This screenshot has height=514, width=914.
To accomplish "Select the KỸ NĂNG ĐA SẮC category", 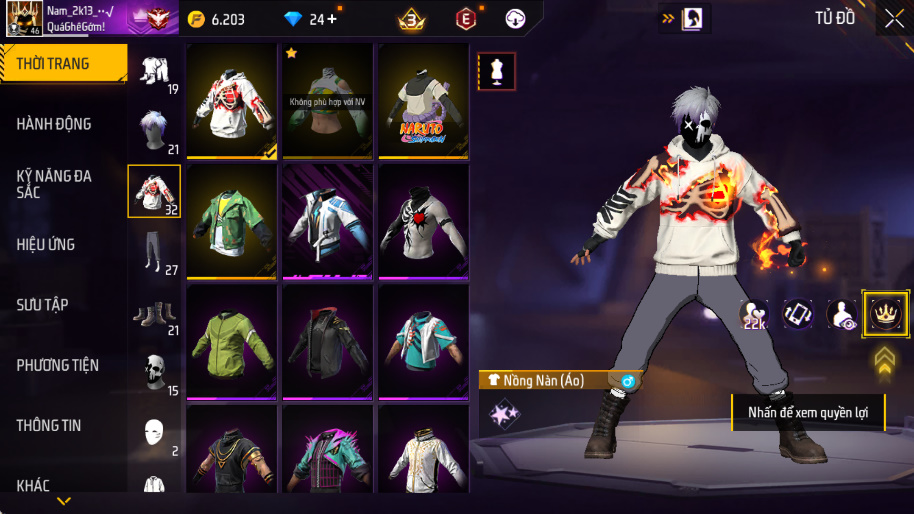I will (55, 184).
